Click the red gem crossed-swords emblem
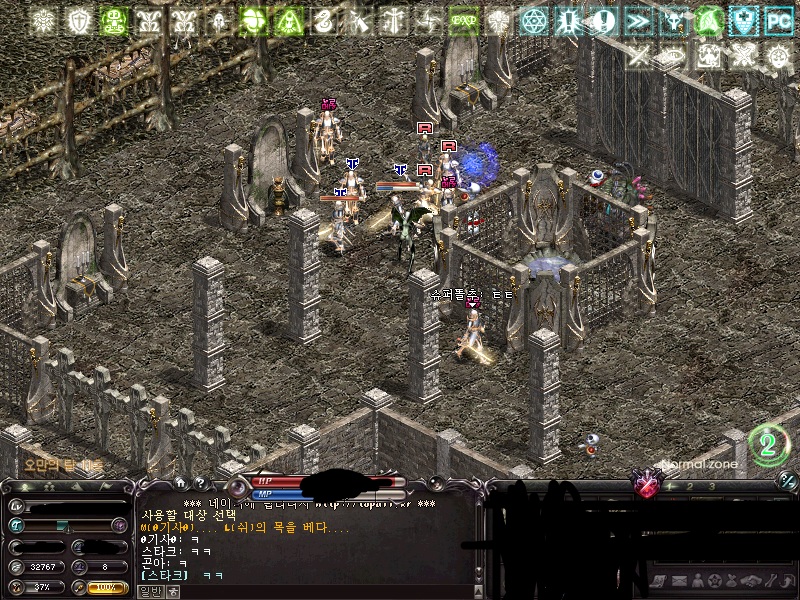Image resolution: width=800 pixels, height=600 pixels. pyautogui.click(x=648, y=486)
